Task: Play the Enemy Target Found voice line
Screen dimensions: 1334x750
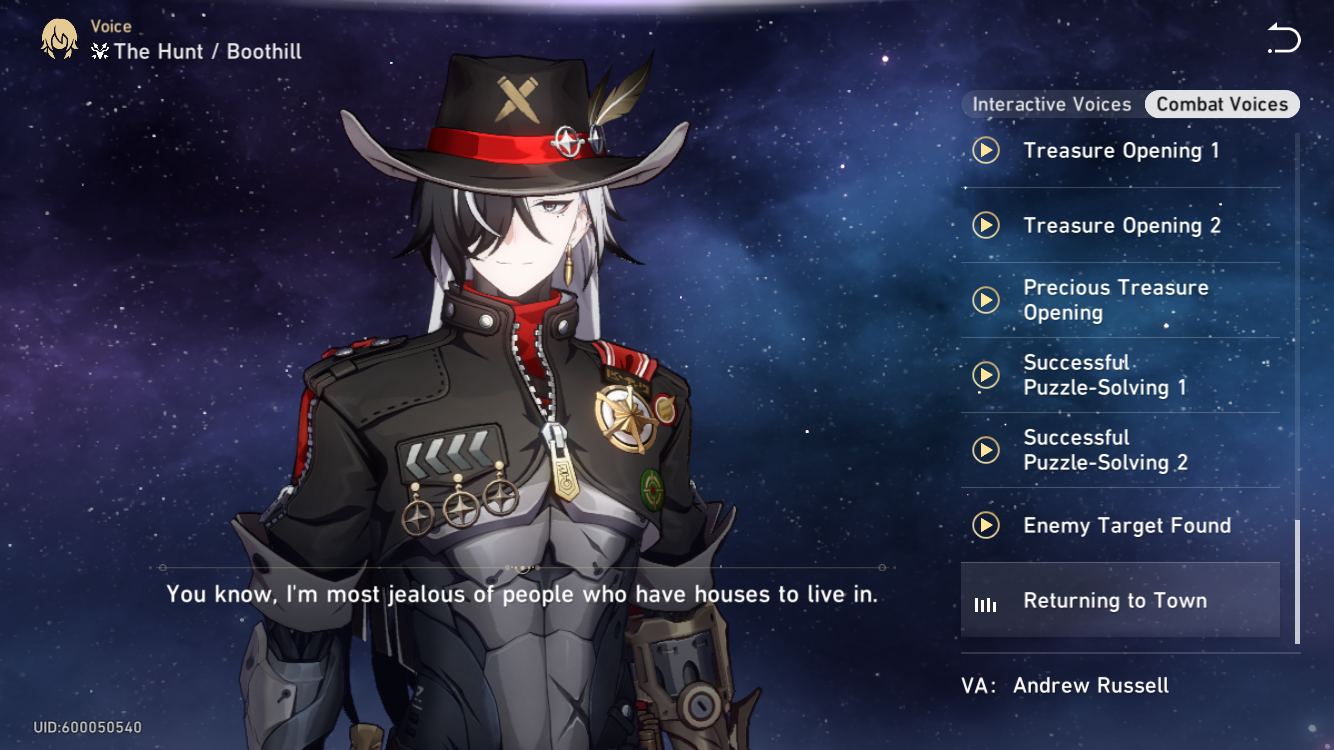Action: 986,525
